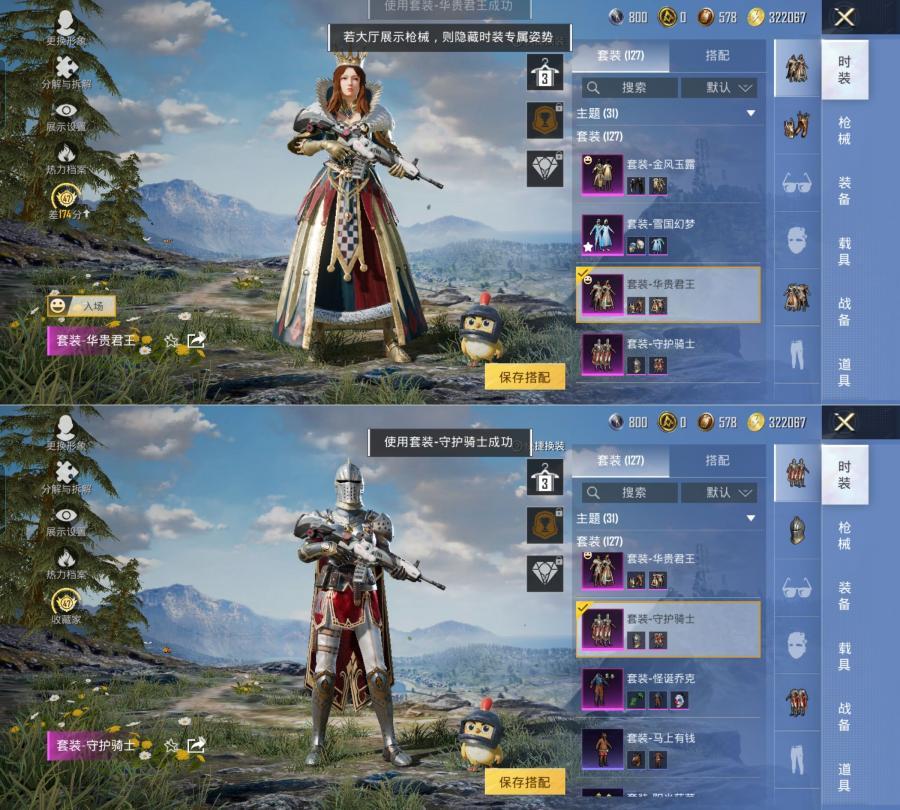This screenshot has width=900, height=810.
Task: Tap the 入场 entrance emote button
Action: (82, 306)
